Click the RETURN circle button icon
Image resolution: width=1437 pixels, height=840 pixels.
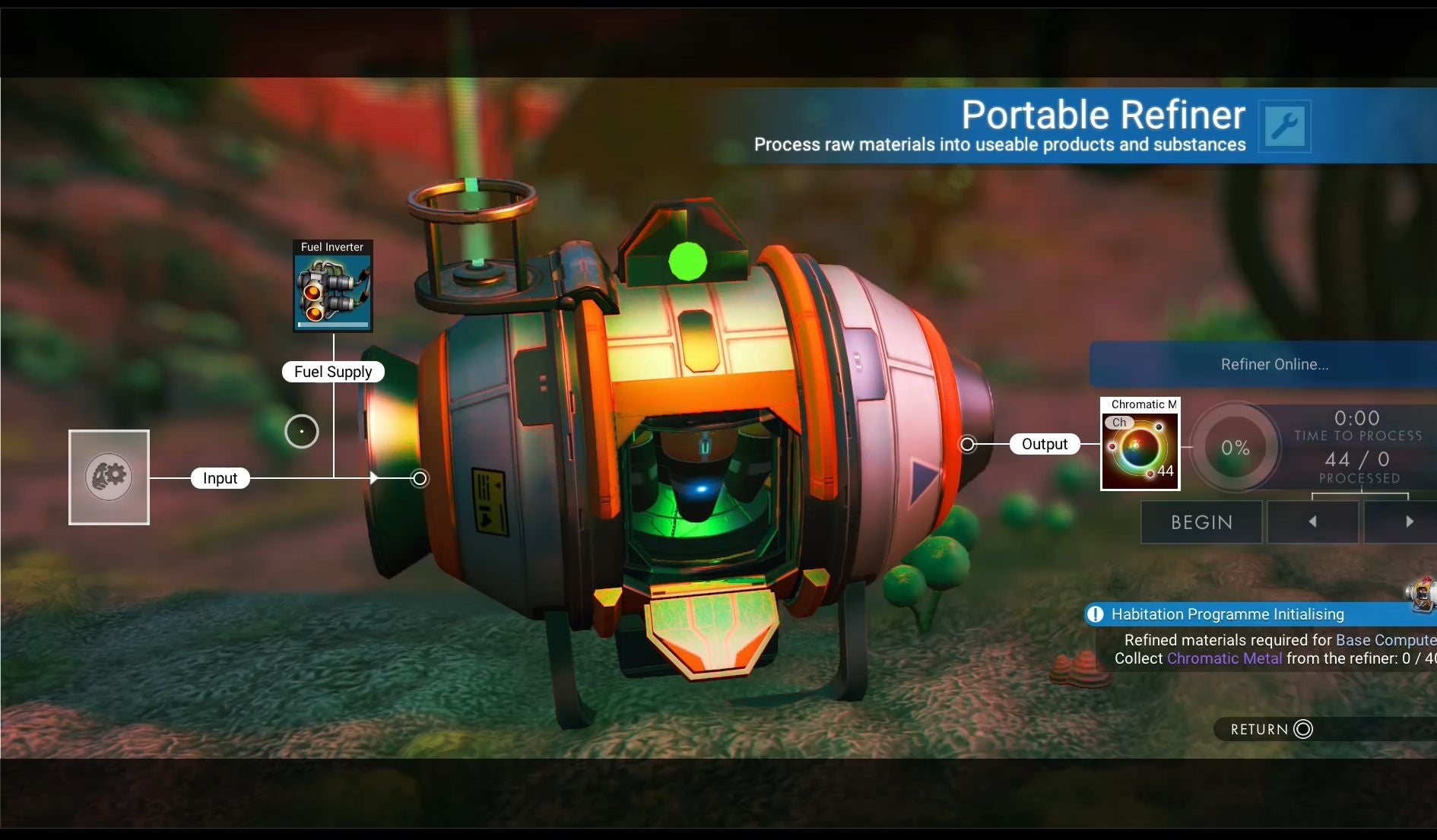tap(1302, 729)
